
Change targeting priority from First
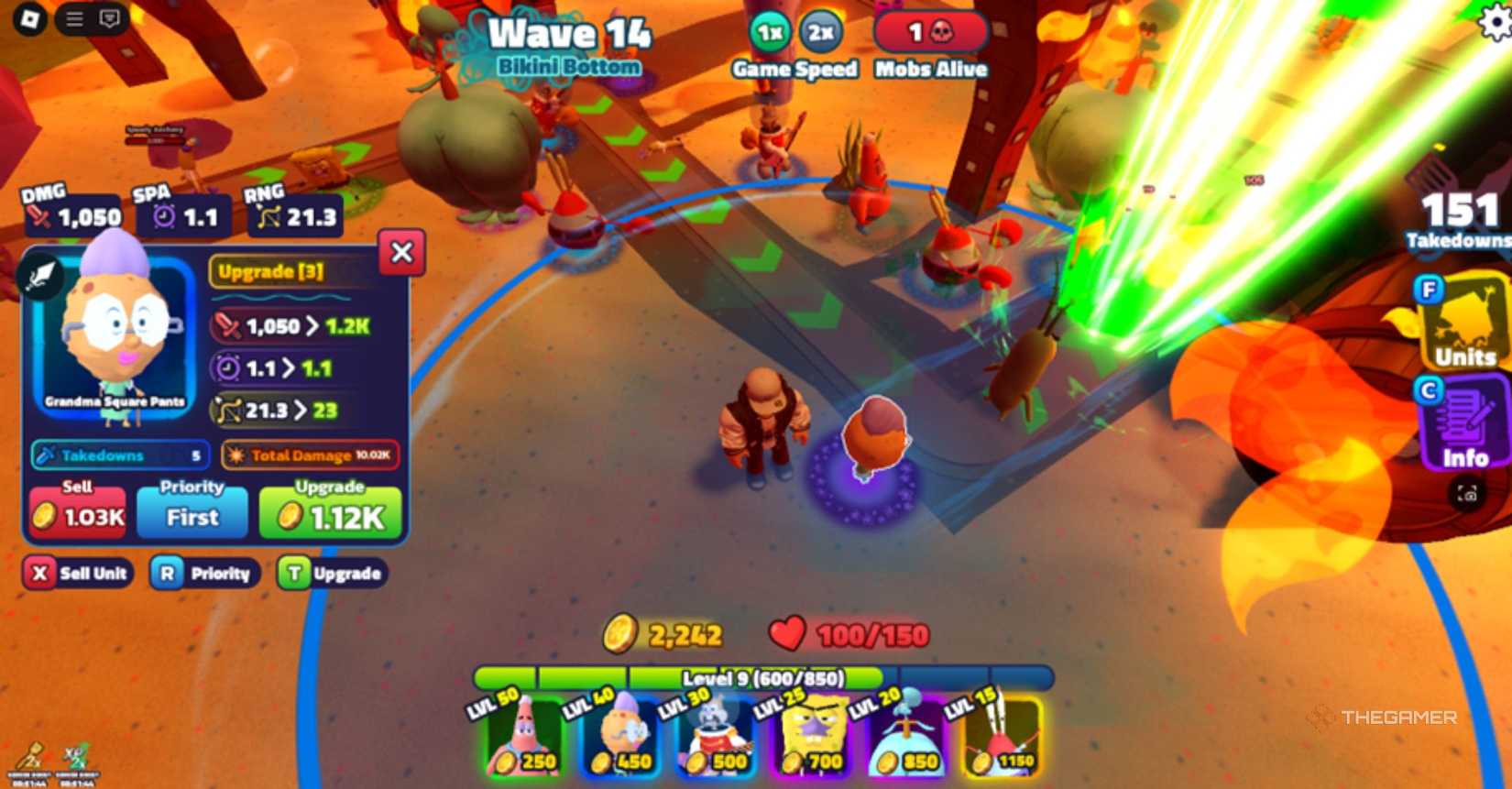click(191, 513)
